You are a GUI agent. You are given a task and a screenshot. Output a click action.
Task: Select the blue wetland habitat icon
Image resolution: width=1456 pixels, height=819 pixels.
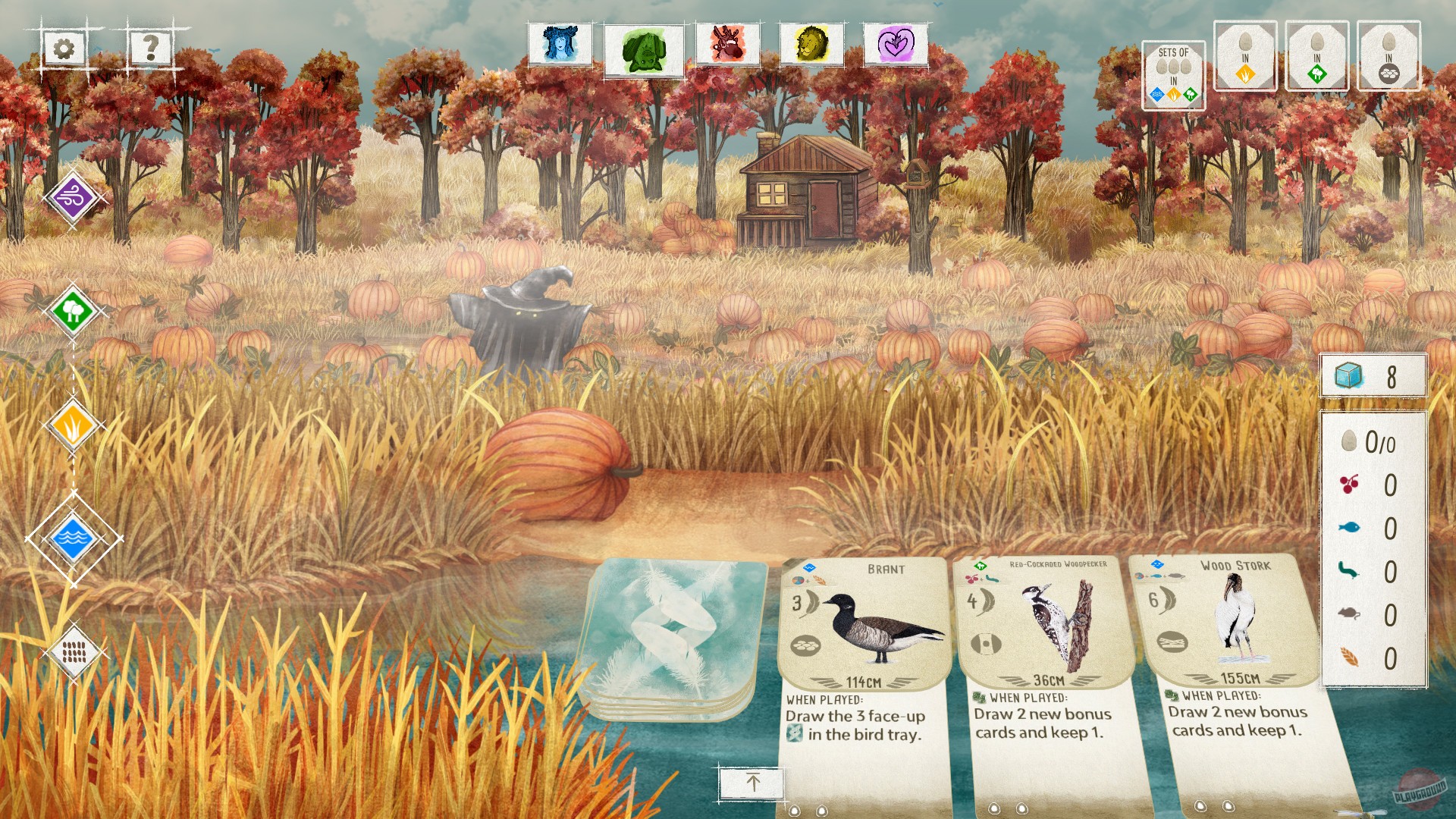72,540
